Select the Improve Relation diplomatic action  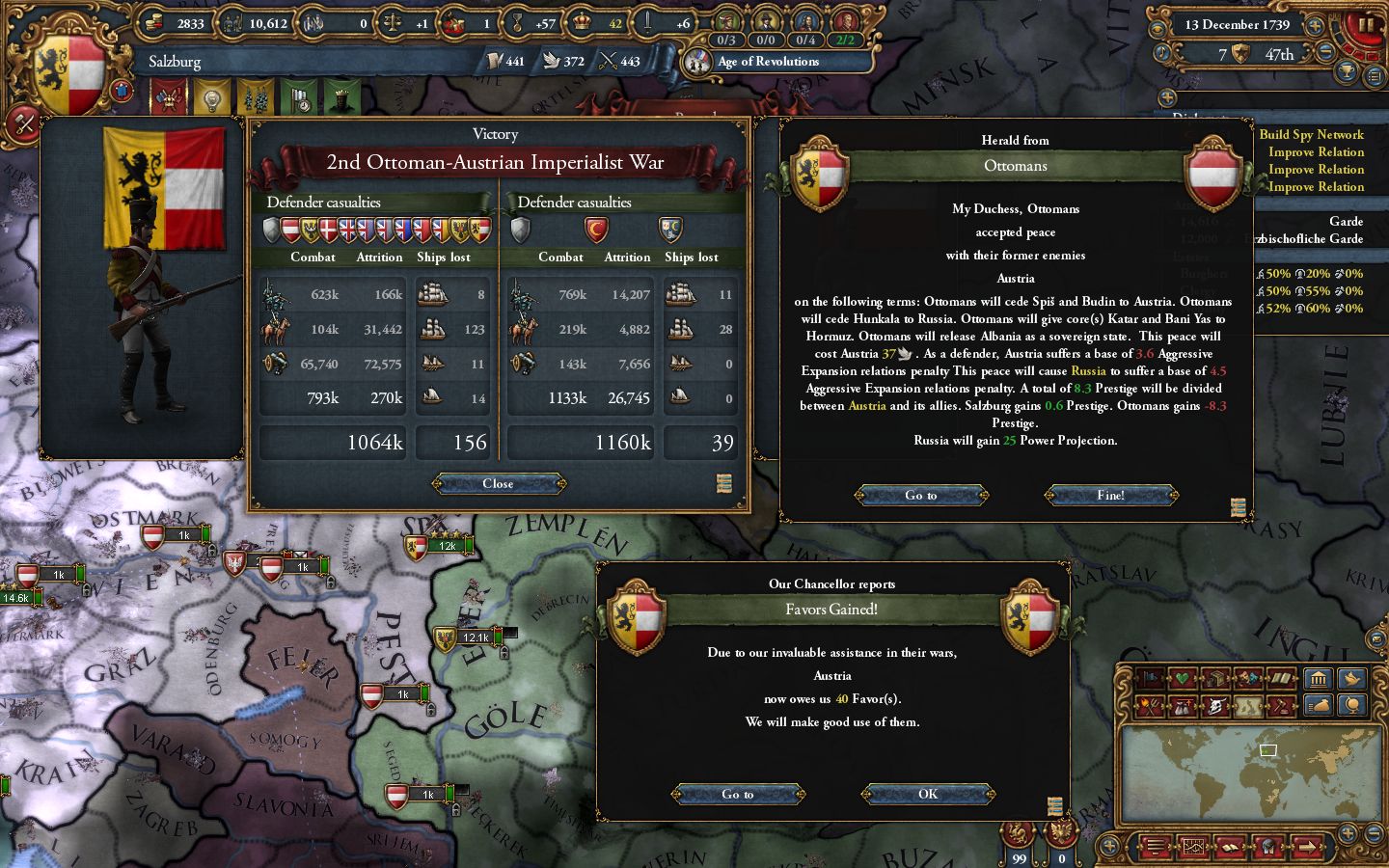coord(1315,151)
